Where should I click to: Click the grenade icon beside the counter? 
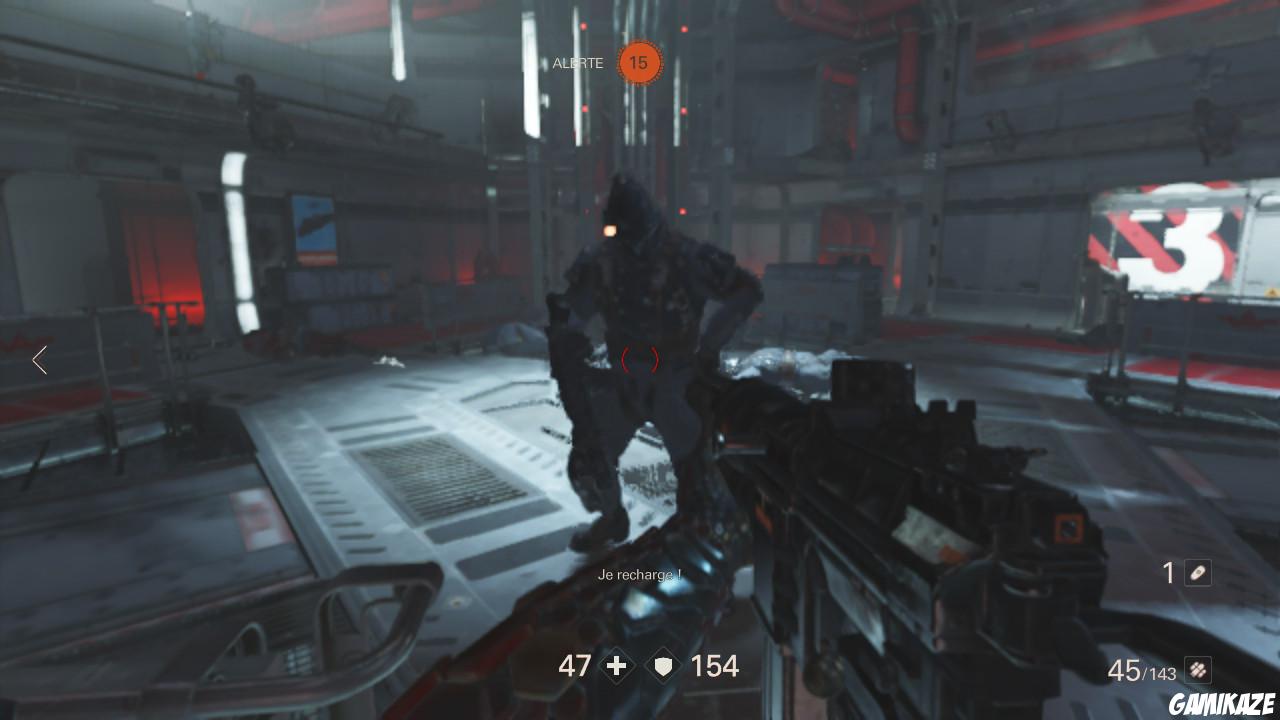click(1198, 573)
